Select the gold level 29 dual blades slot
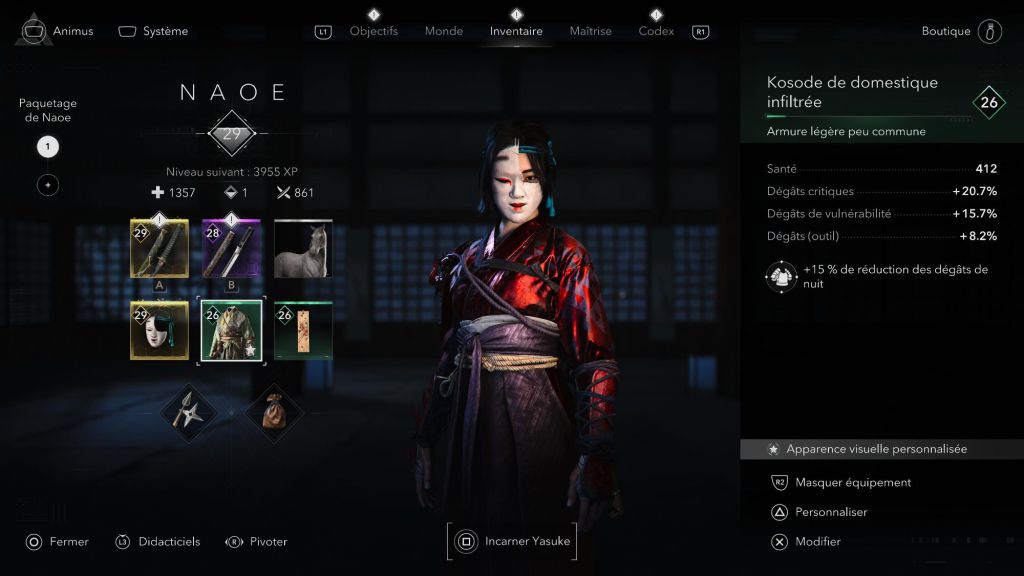Image resolution: width=1024 pixels, height=576 pixels. (159, 248)
